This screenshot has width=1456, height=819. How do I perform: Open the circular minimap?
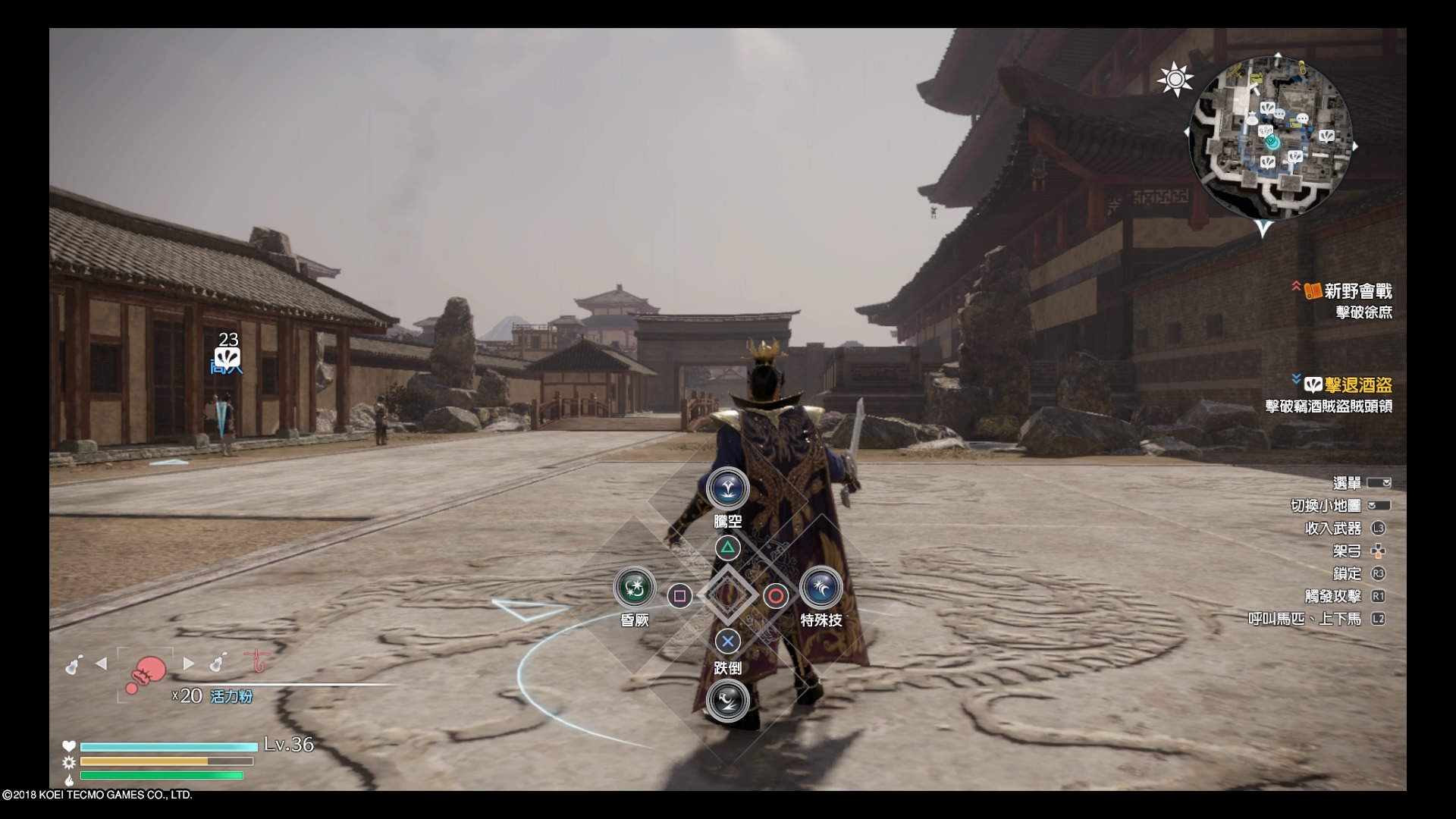pyautogui.click(x=1270, y=136)
